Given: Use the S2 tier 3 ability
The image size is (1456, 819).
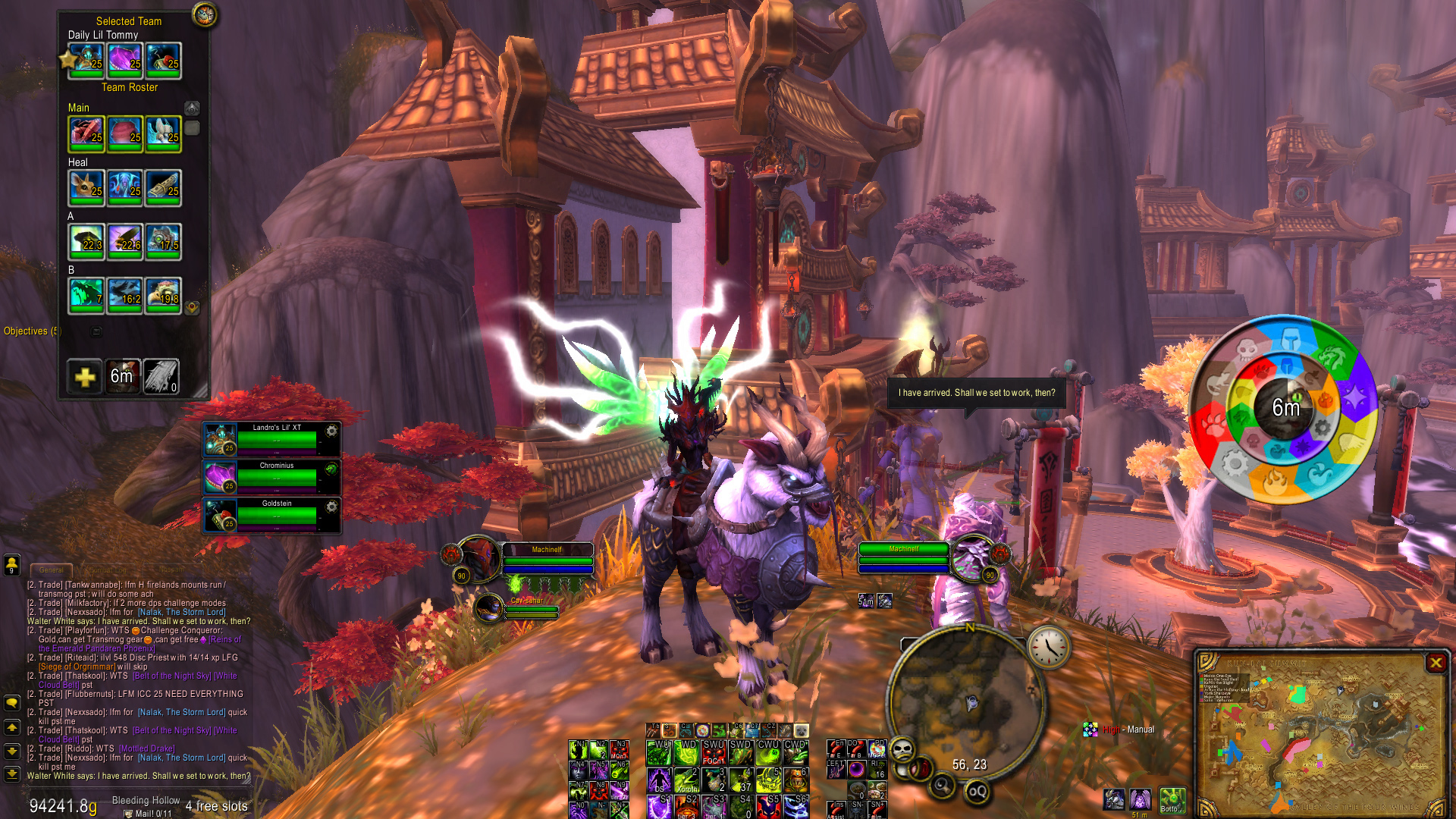Looking at the screenshot, I should point(686,806).
